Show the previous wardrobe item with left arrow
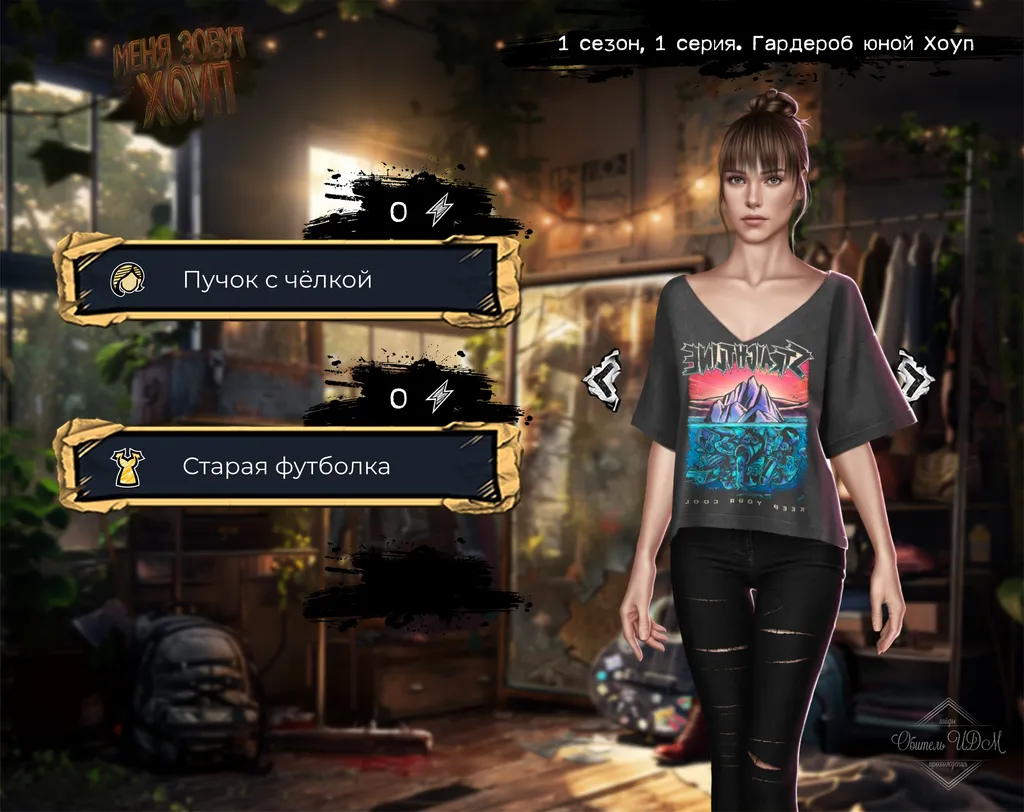 tap(603, 378)
